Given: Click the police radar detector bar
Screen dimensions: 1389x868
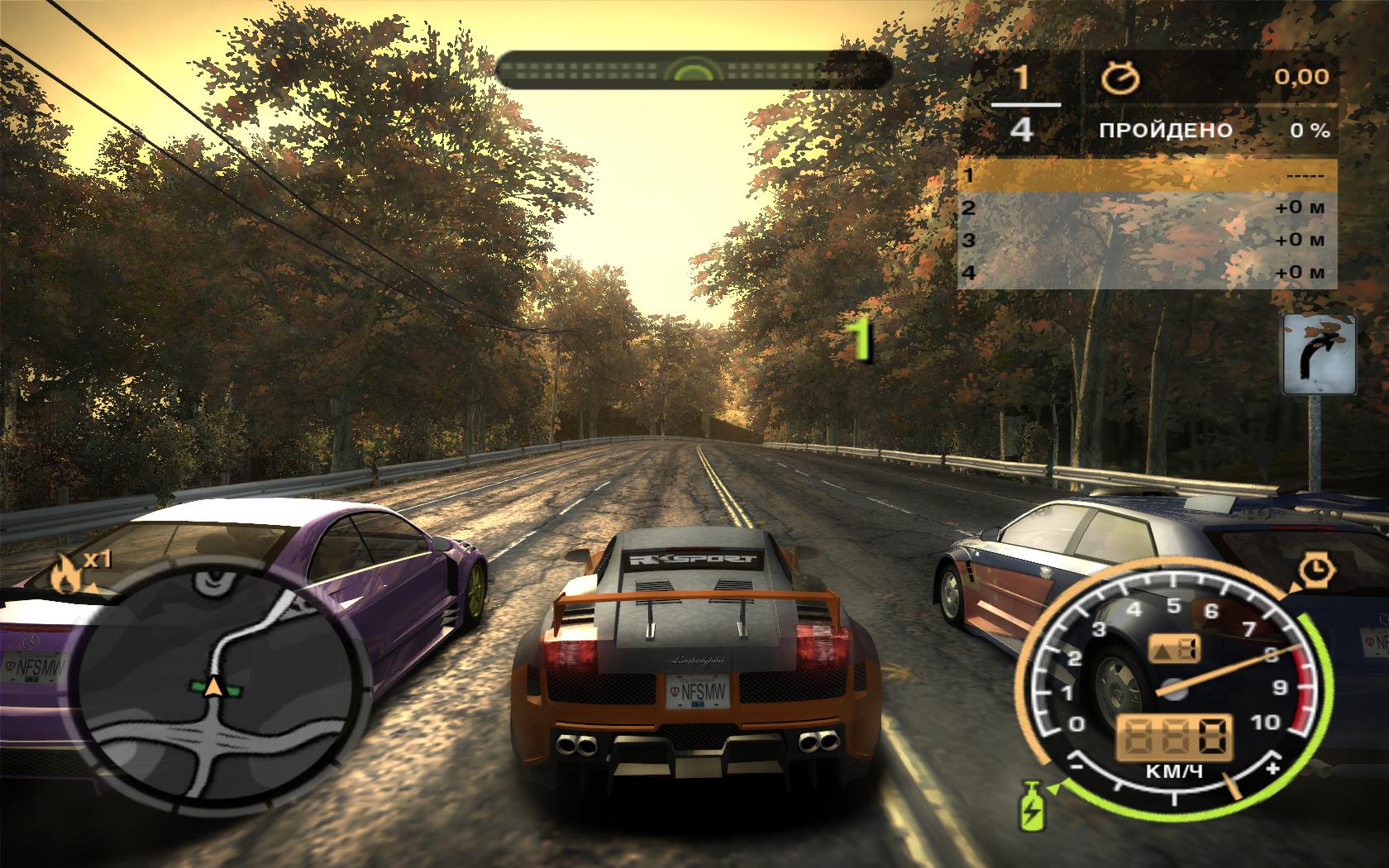Looking at the screenshot, I should pos(693,70).
